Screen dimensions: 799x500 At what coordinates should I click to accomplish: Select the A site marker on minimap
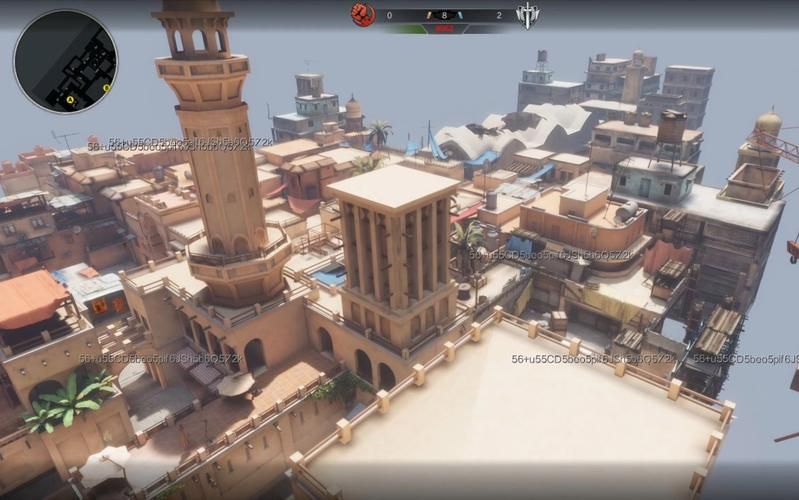pyautogui.click(x=70, y=99)
